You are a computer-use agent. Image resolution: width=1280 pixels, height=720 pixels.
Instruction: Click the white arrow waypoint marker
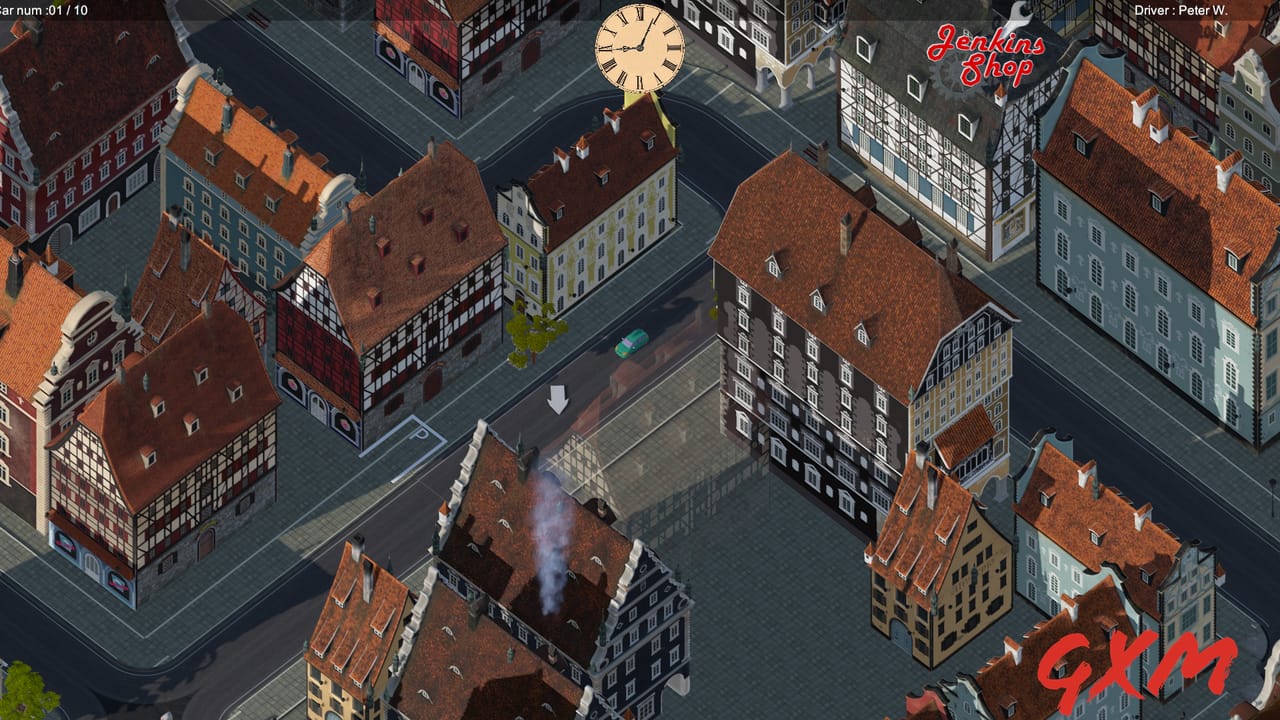point(558,400)
